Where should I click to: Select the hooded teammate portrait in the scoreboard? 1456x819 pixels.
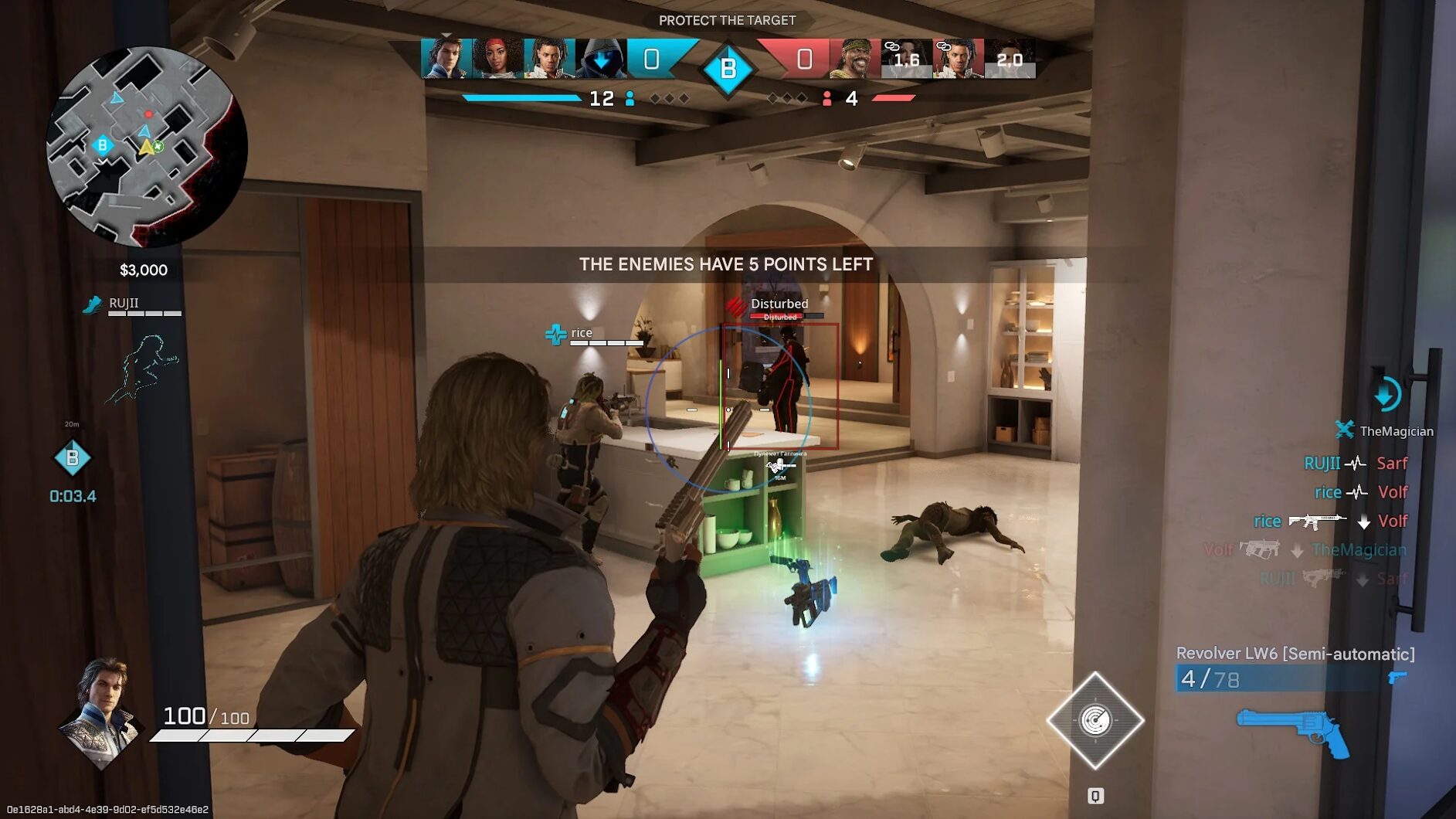point(600,59)
